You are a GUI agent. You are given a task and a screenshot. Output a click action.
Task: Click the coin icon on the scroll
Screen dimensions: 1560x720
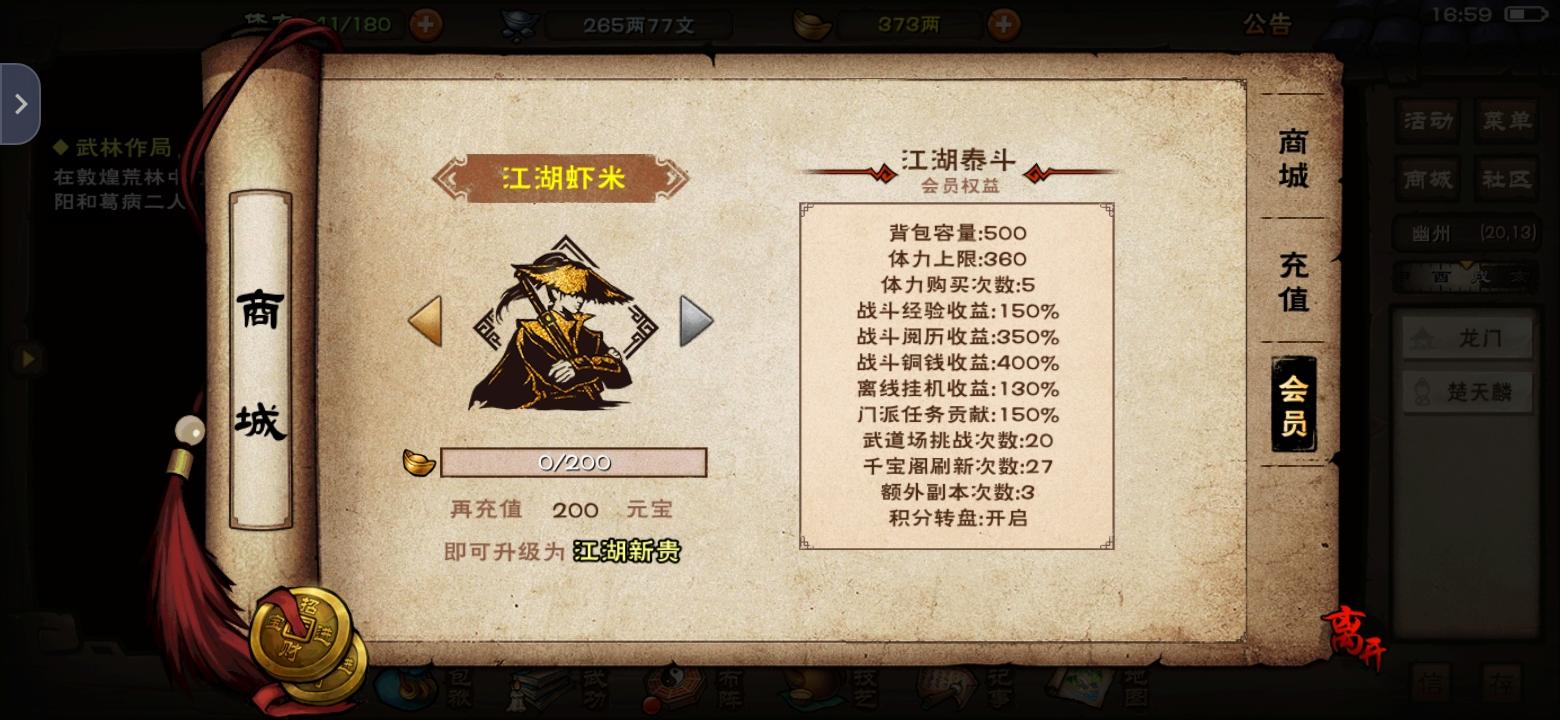click(x=300, y=630)
